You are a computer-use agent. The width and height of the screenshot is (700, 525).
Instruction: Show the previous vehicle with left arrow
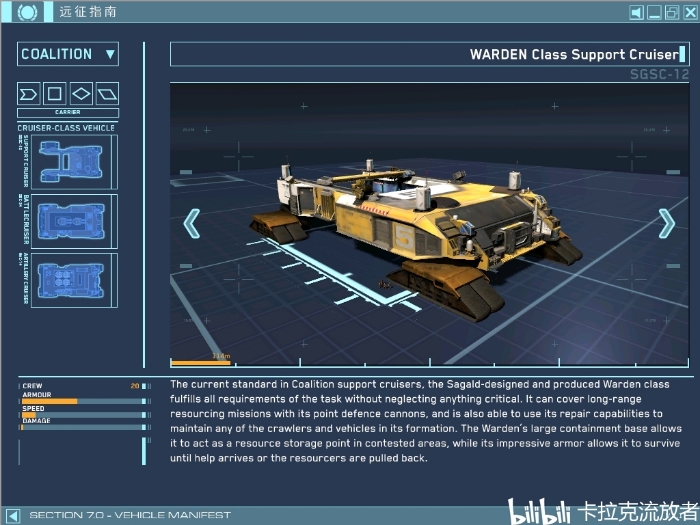coord(192,223)
